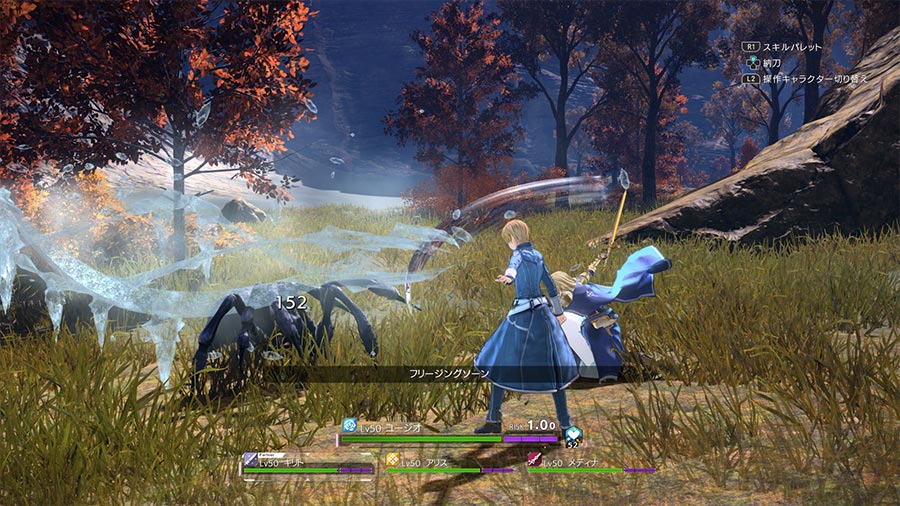Click Eugeo's blue crystal class icon
The width and height of the screenshot is (900, 506).
pyautogui.click(x=349, y=424)
